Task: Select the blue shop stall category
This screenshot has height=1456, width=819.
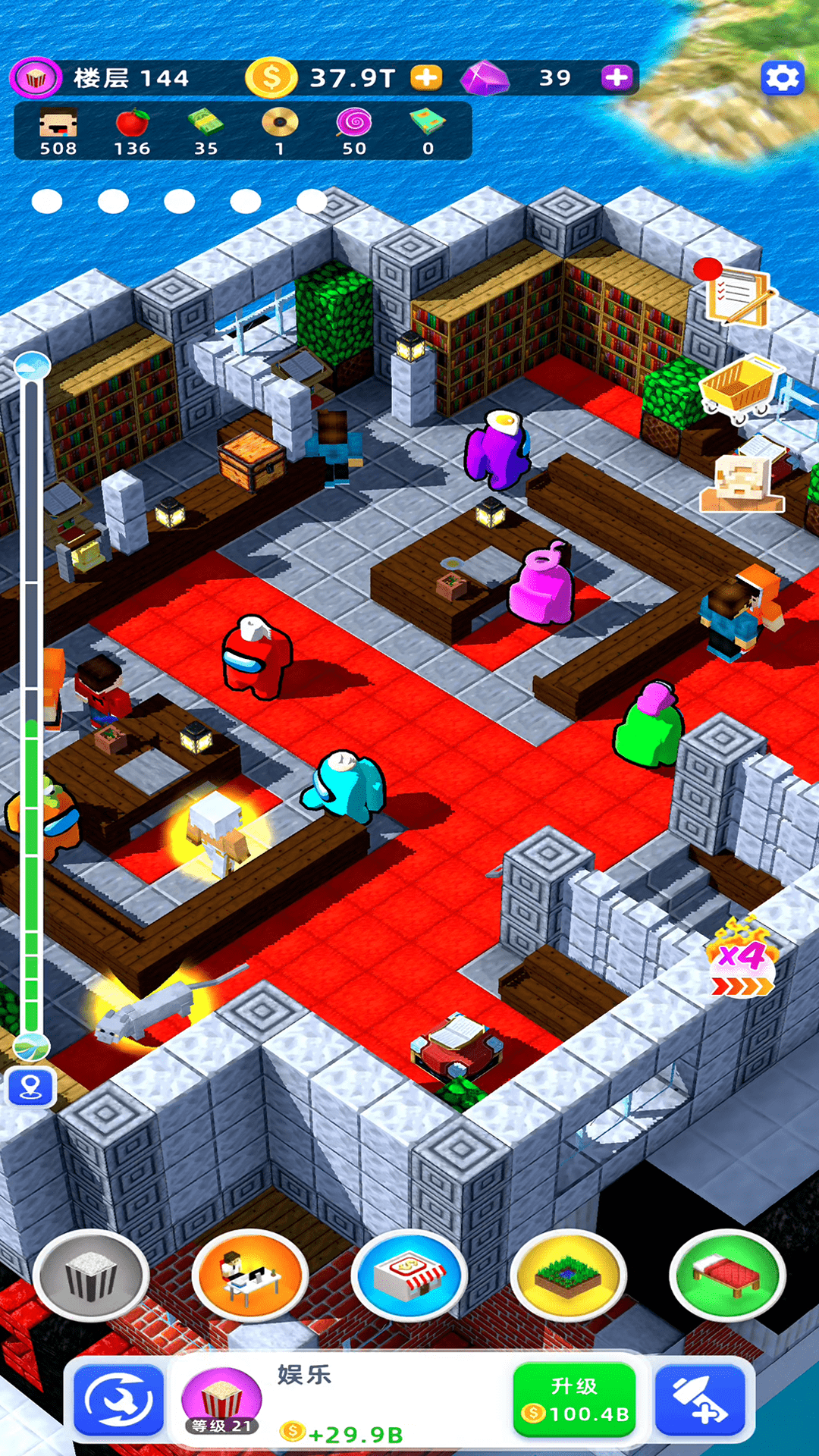Action: [x=409, y=1276]
